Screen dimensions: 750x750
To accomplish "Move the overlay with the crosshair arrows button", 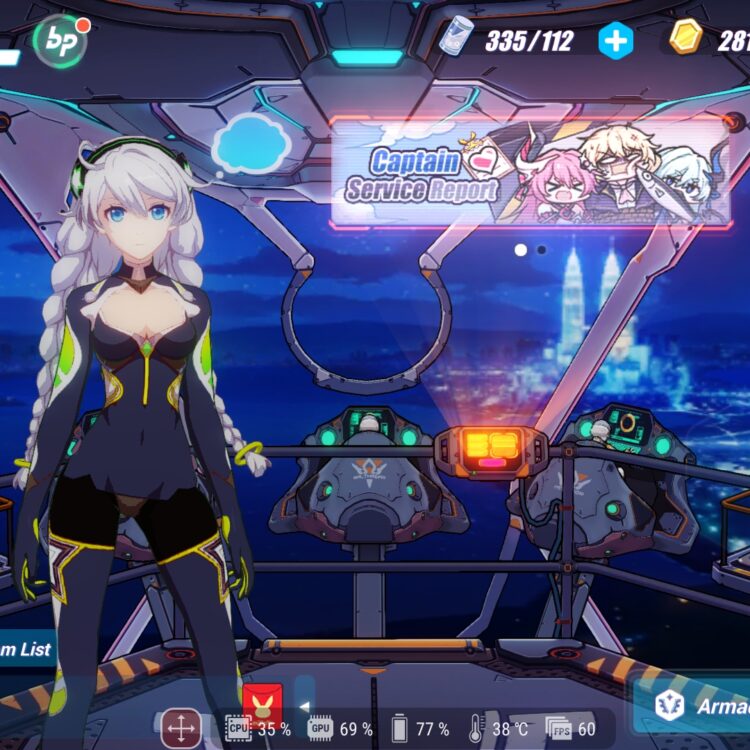I will point(181,727).
